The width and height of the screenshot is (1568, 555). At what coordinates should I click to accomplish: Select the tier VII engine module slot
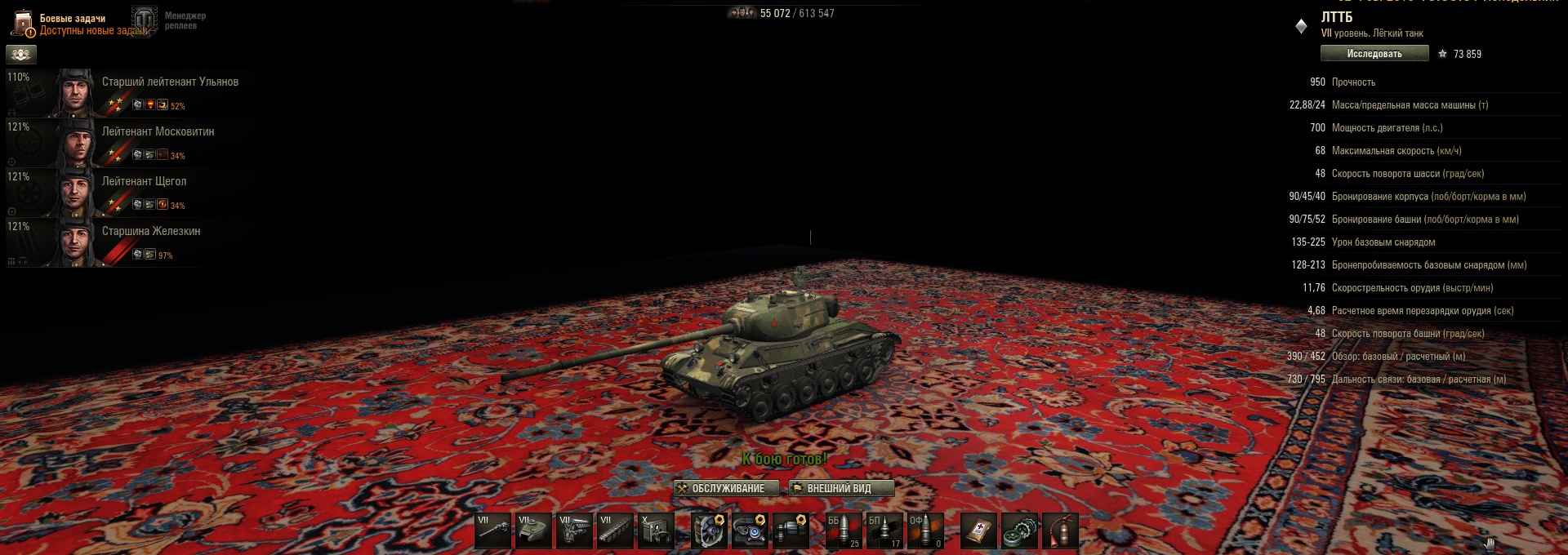tap(575, 531)
